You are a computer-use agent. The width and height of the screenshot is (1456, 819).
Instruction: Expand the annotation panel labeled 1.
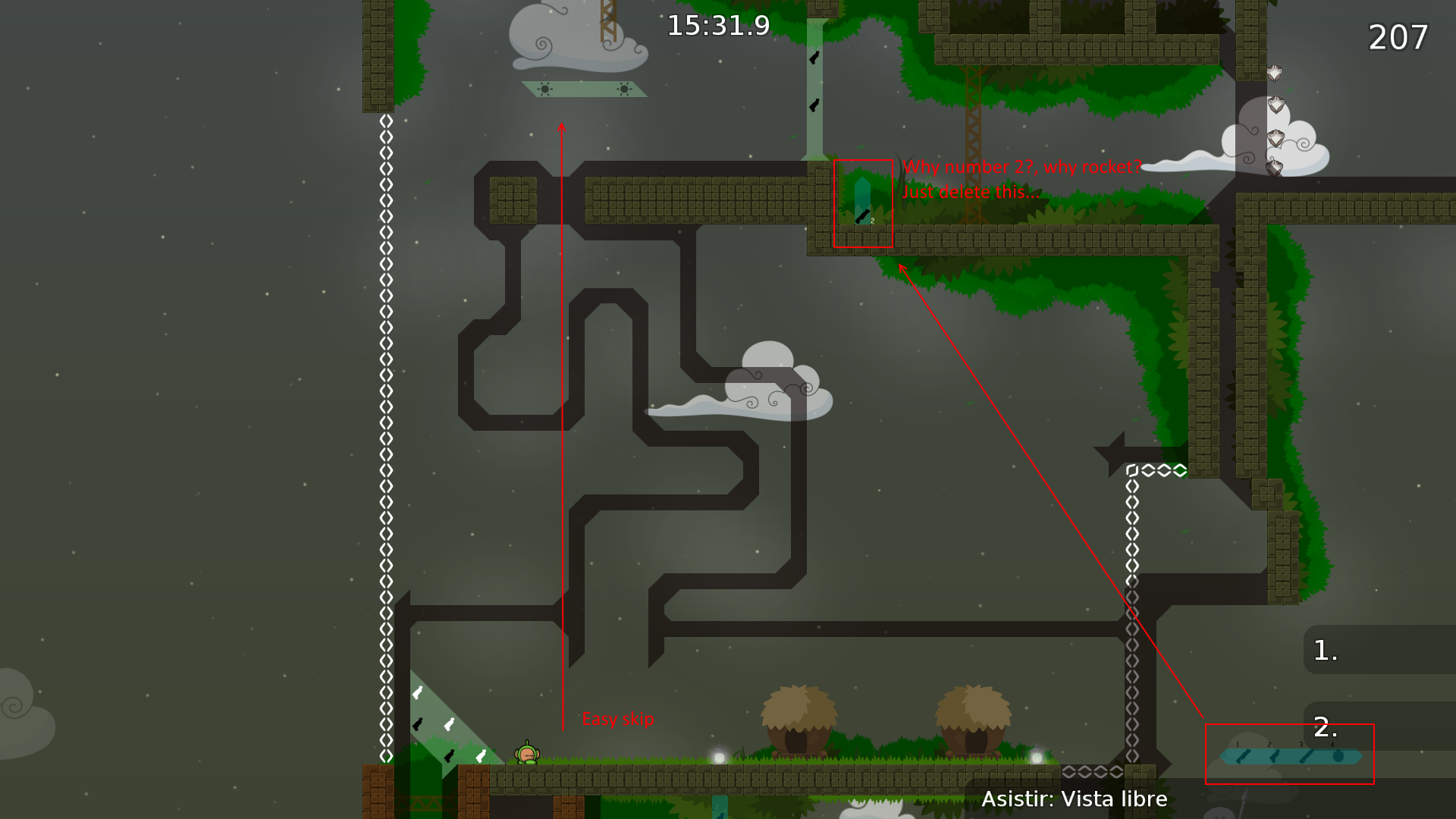(x=1327, y=651)
